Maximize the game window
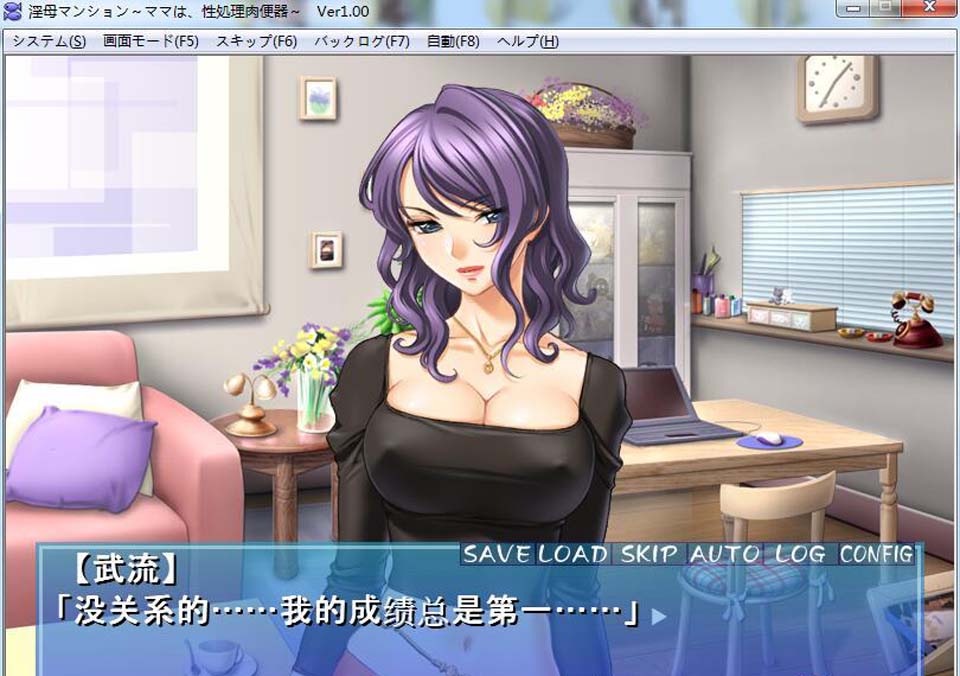 [x=886, y=9]
